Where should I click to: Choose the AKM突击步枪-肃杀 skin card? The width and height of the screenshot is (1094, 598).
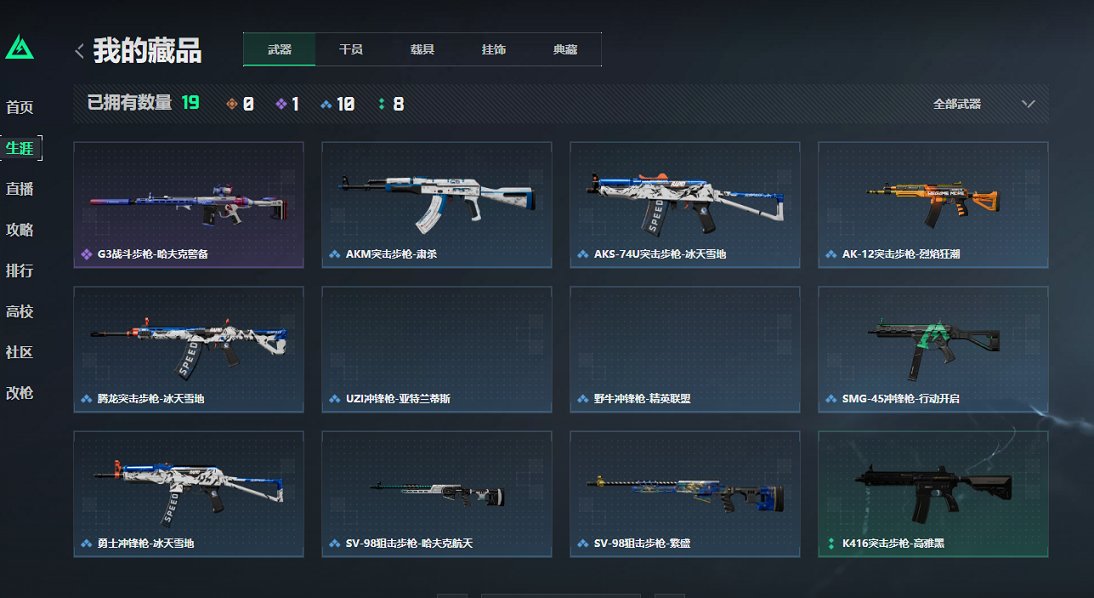[x=436, y=205]
